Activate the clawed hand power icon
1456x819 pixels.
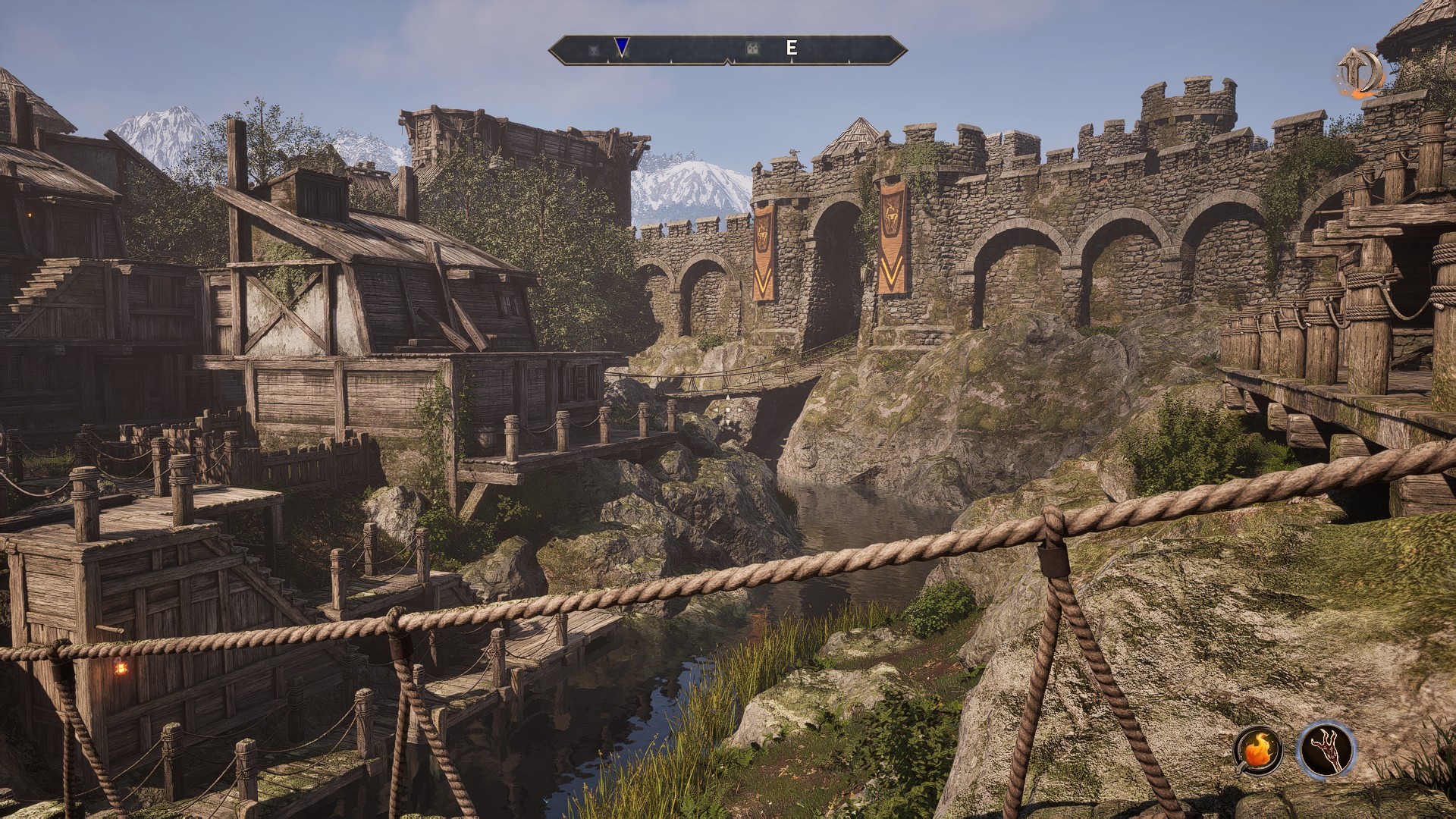tap(1326, 750)
